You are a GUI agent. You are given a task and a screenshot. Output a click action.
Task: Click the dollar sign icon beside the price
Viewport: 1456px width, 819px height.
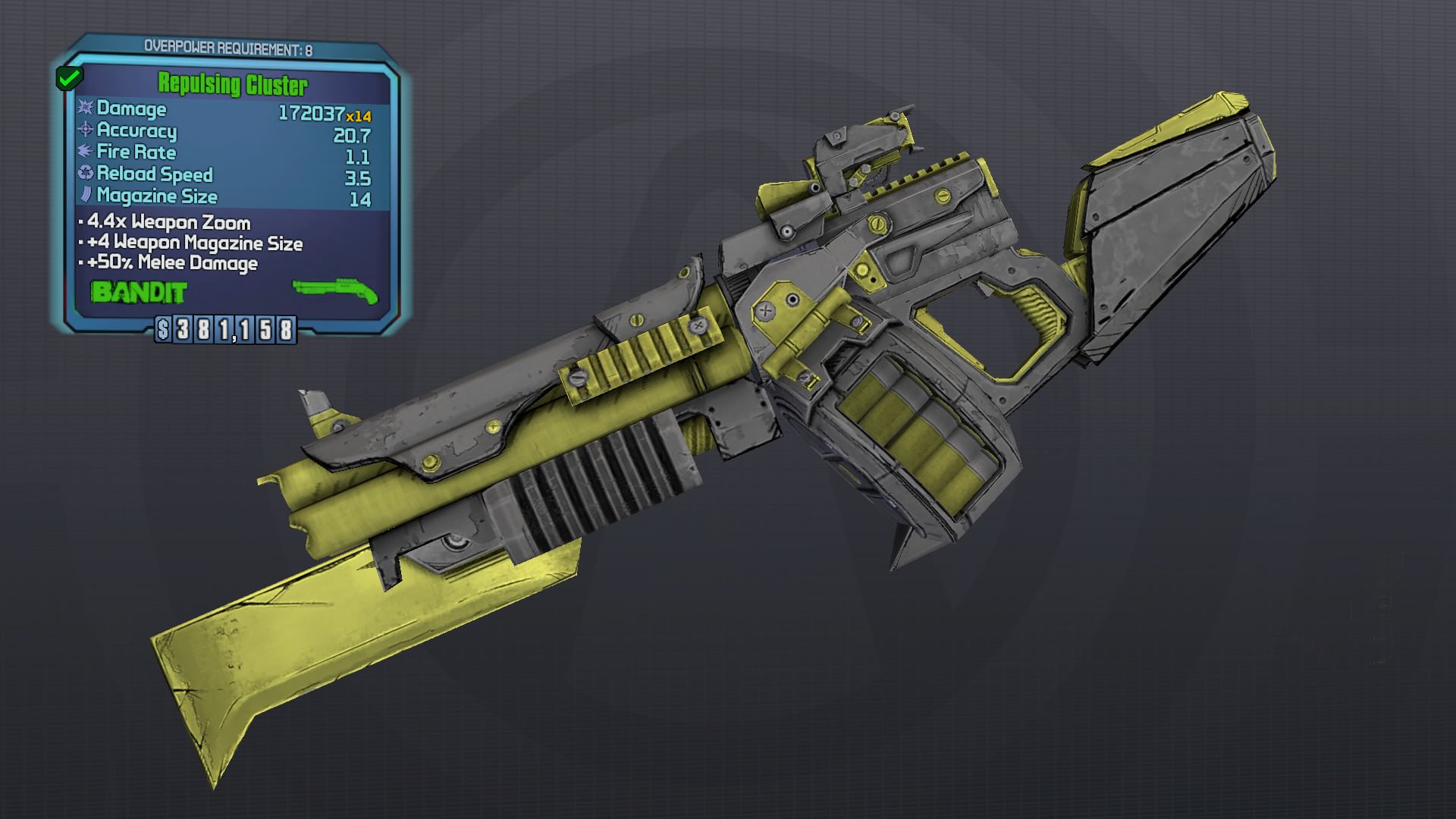pos(163,330)
